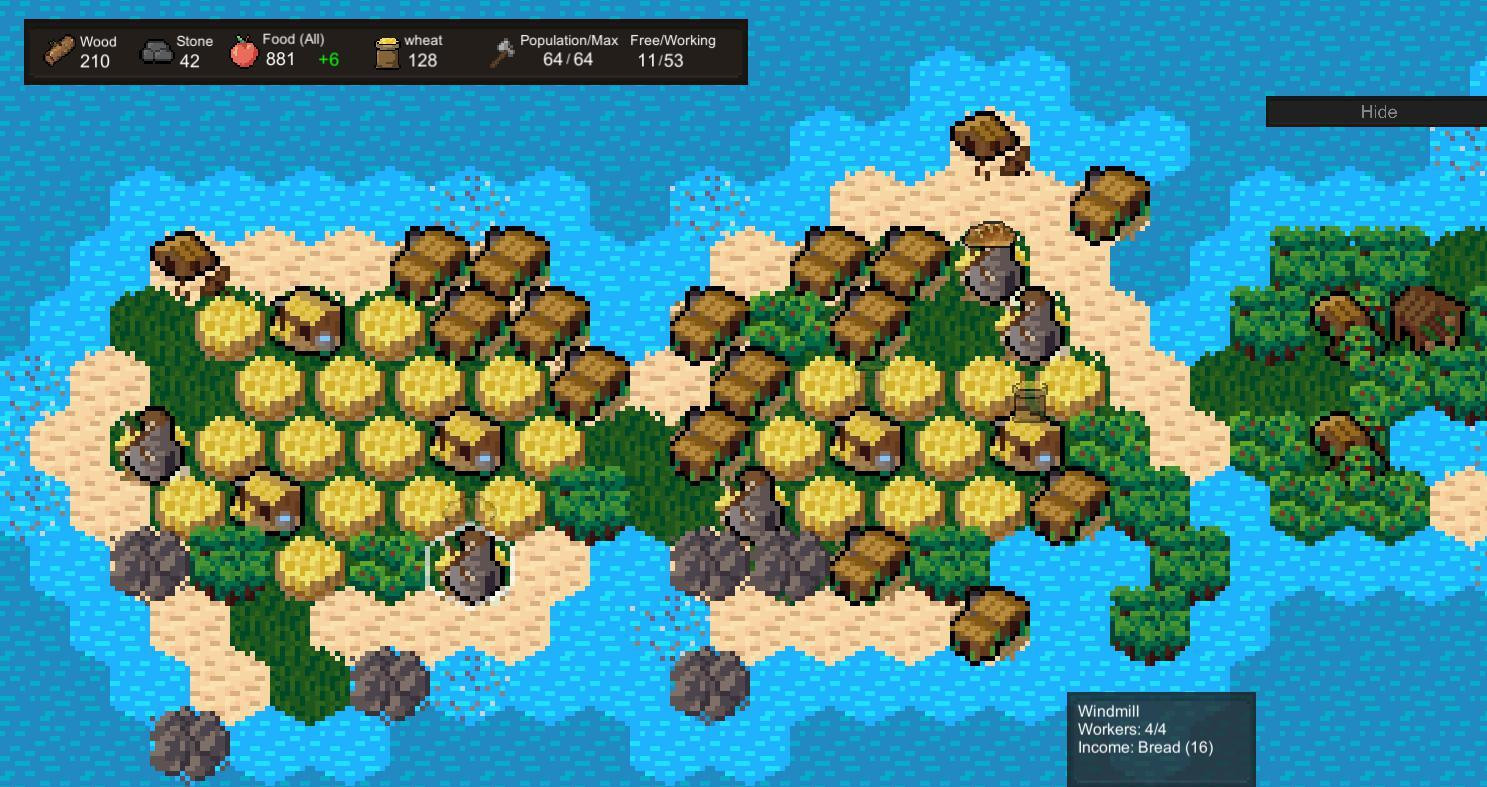Click the Stone pile icon in the resource bar
1487x787 pixels.
[x=156, y=48]
